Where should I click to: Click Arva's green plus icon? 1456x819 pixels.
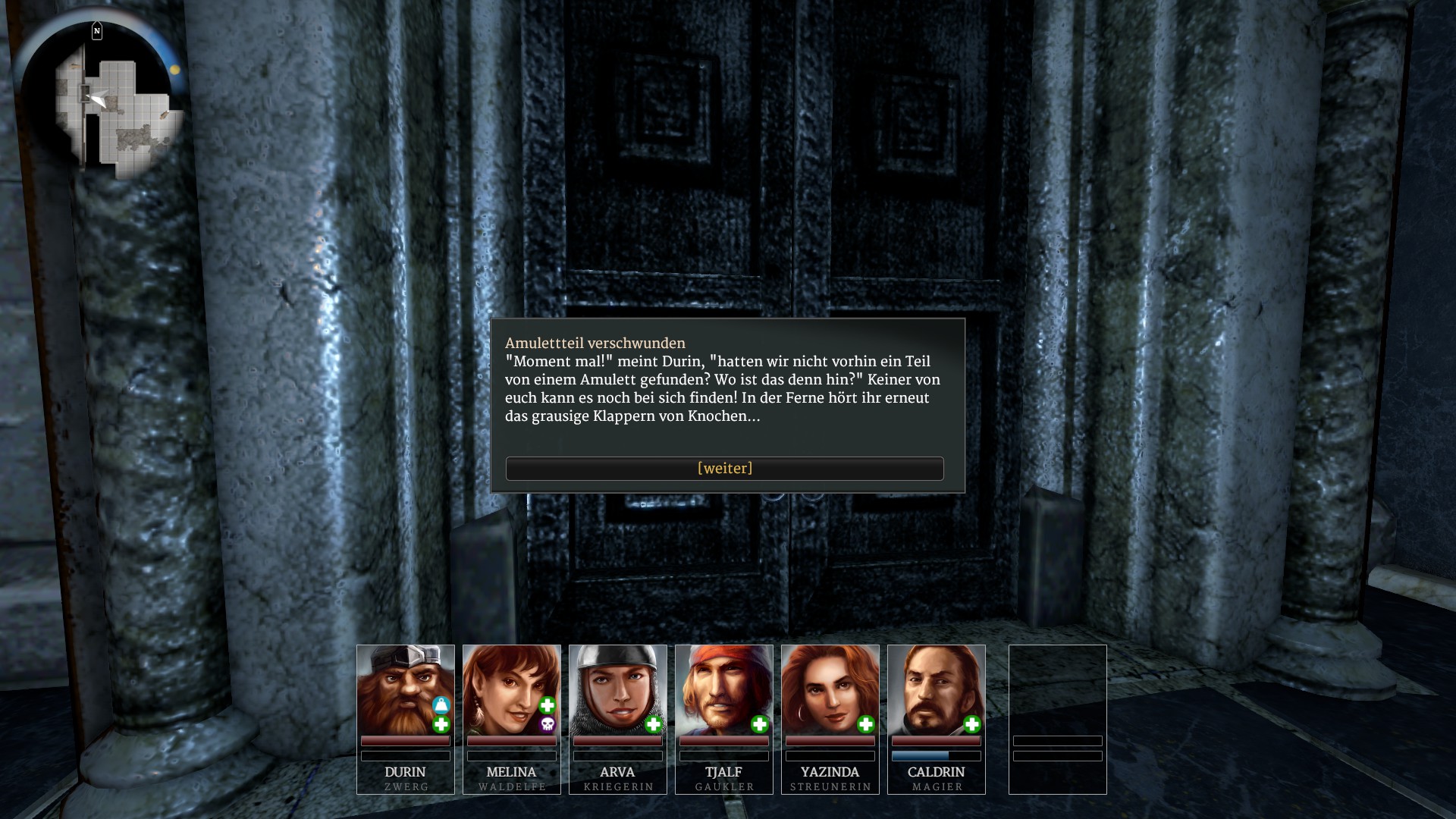[x=654, y=725]
